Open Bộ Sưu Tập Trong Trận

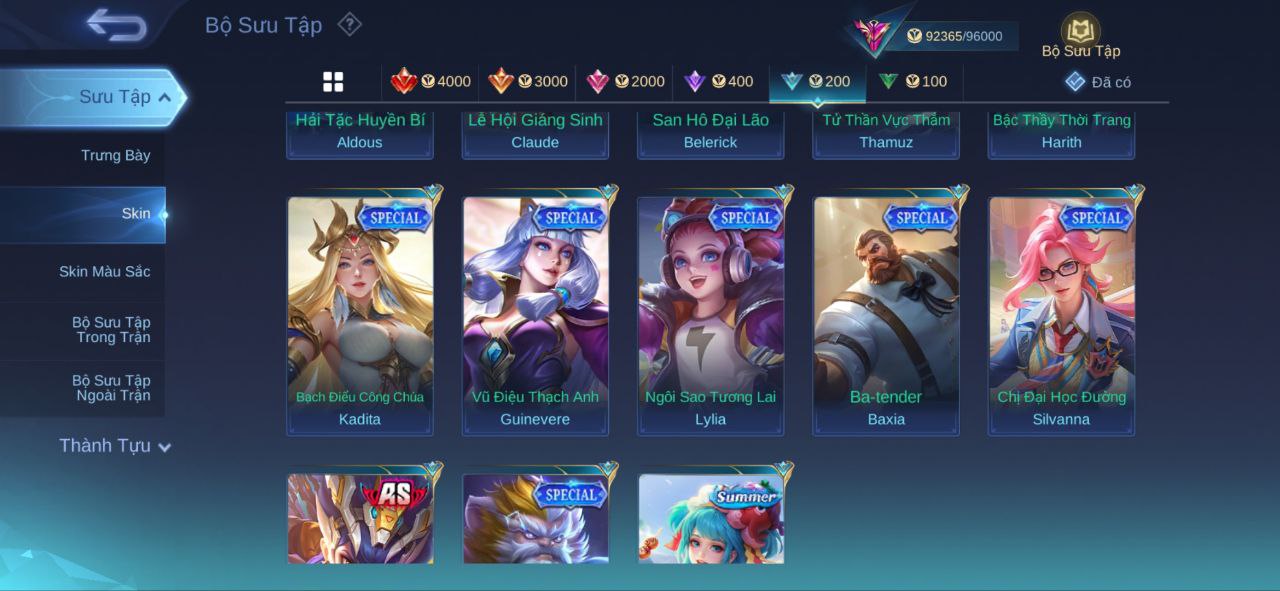point(110,330)
